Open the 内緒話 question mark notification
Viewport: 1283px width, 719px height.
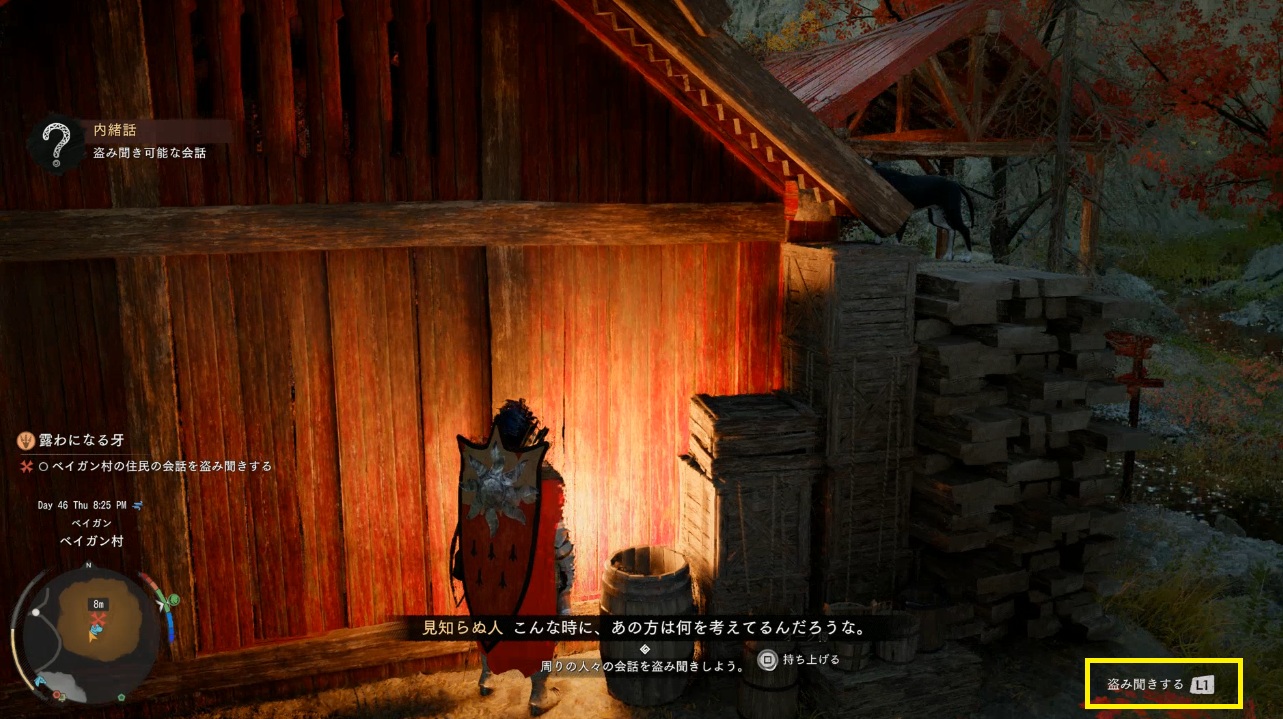(56, 141)
